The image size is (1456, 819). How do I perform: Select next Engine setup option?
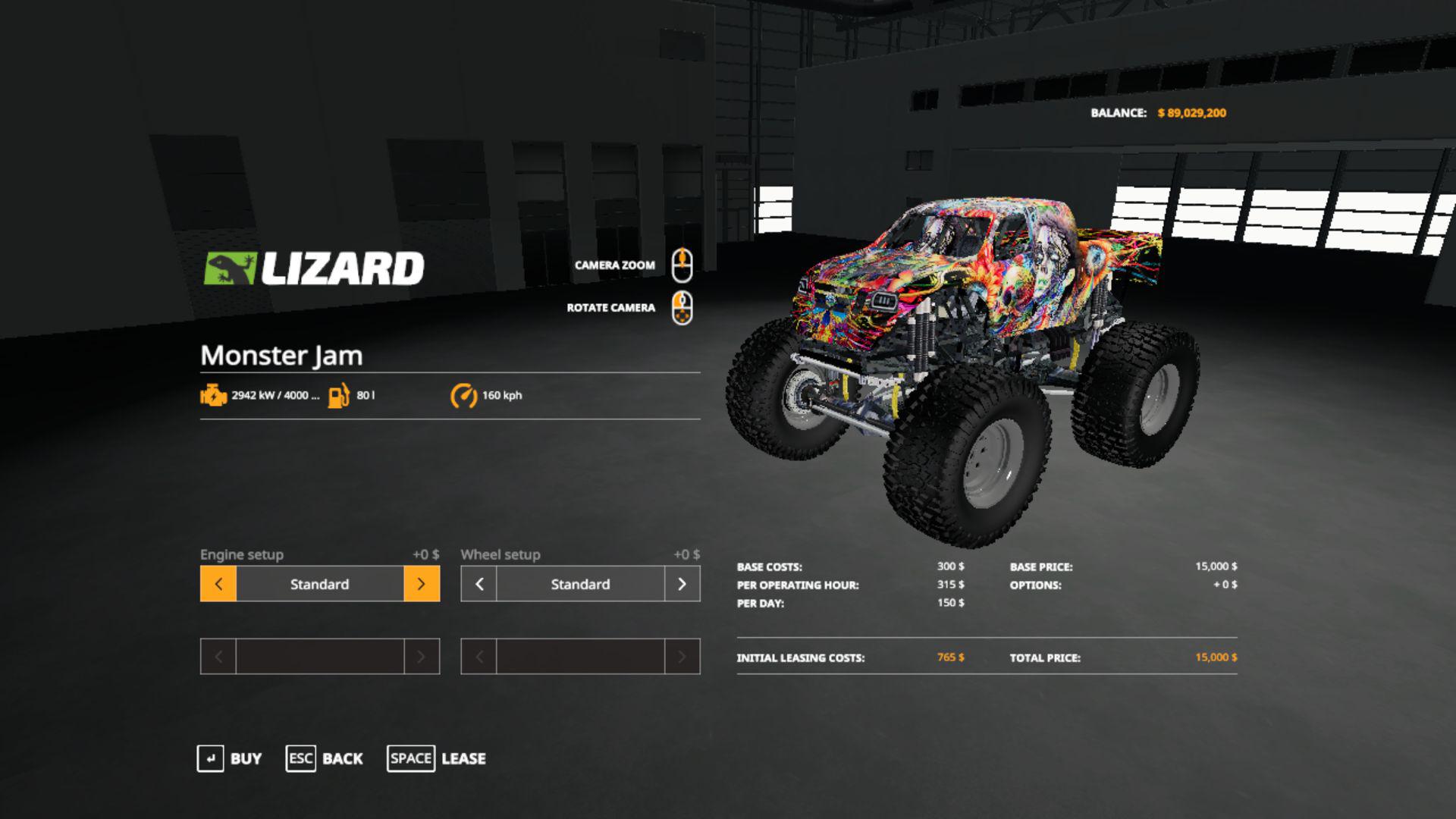(422, 584)
